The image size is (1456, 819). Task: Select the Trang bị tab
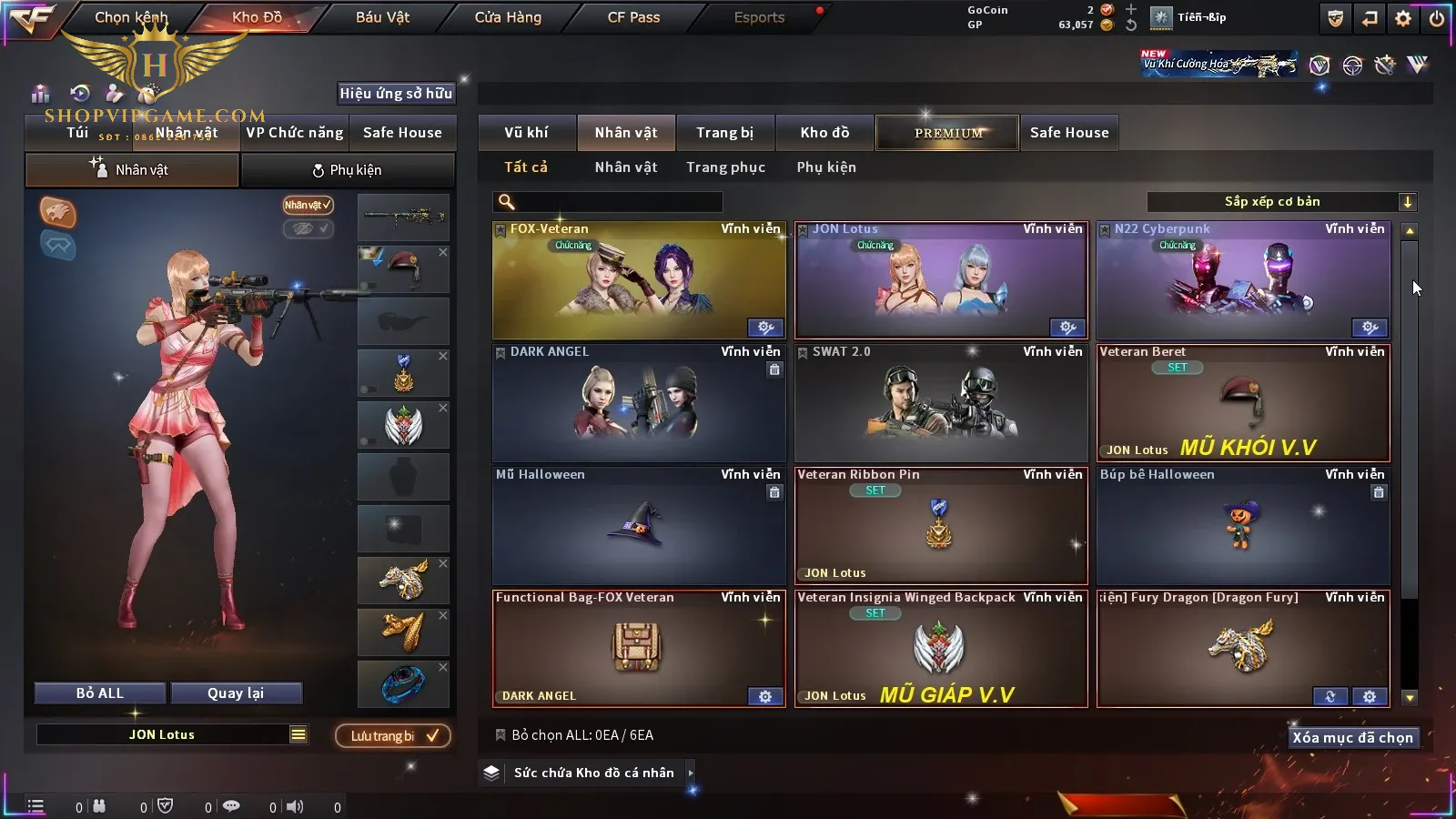point(724,133)
